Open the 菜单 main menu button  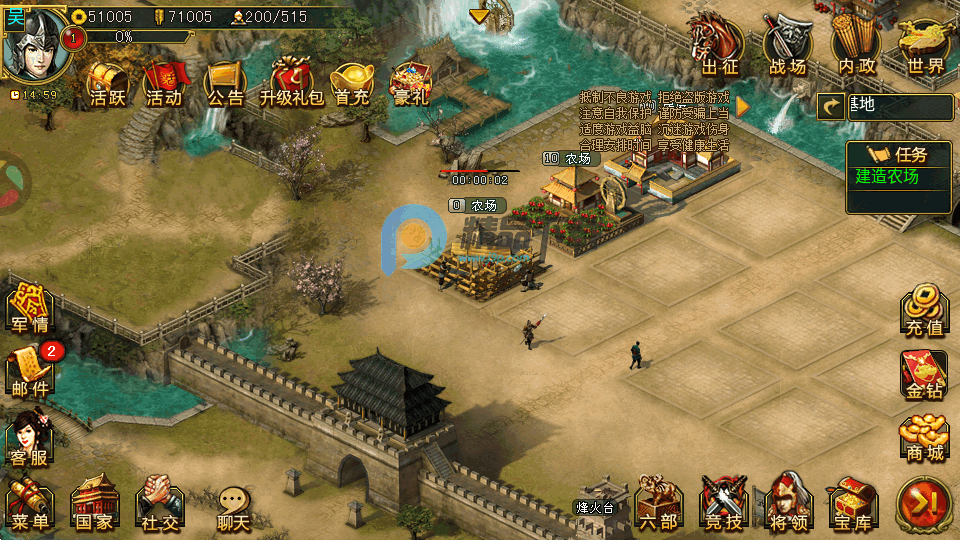tap(30, 504)
